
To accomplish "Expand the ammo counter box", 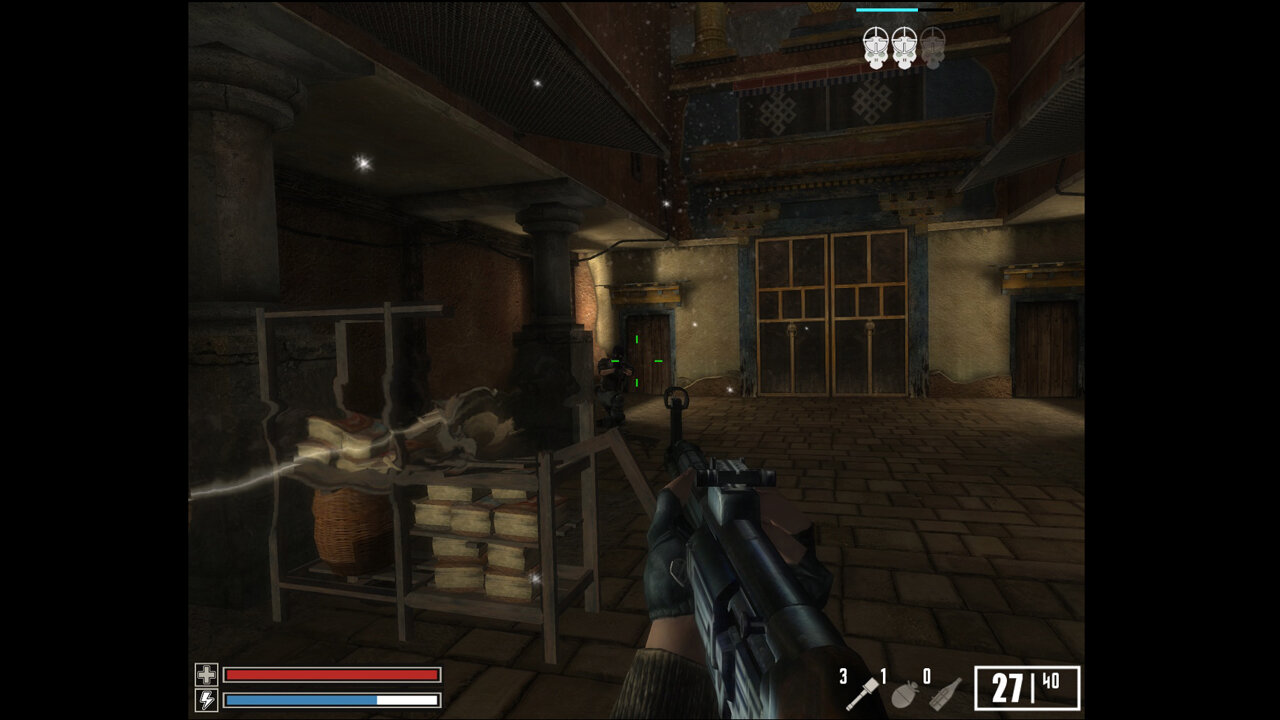I will click(x=1027, y=686).
